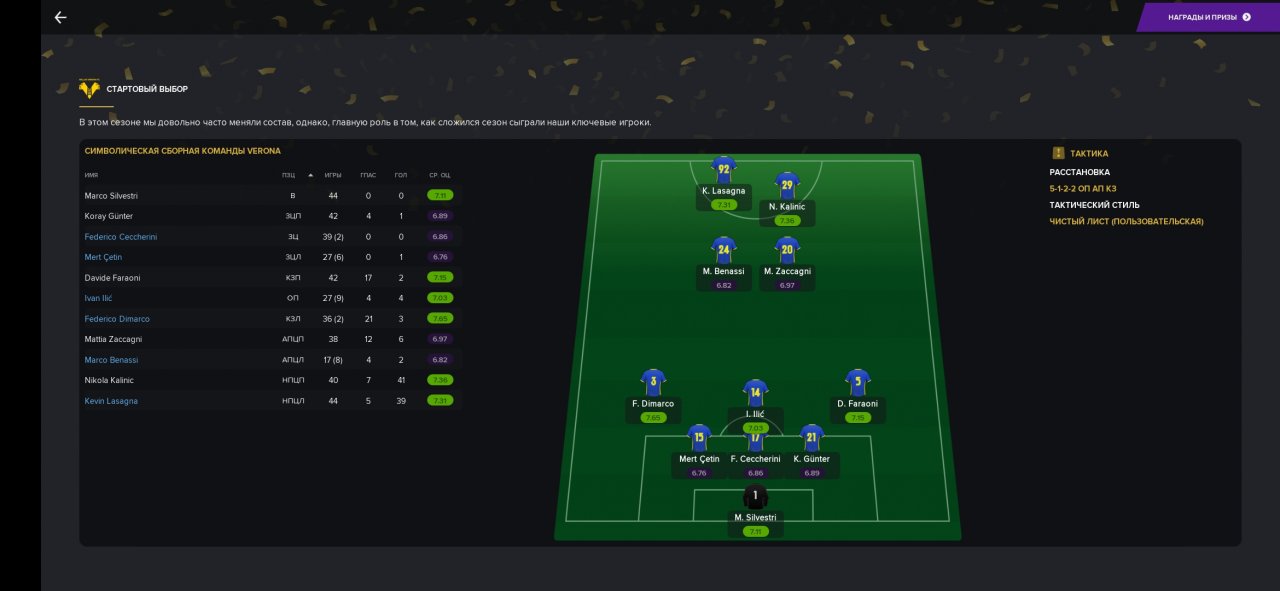This screenshot has width=1280, height=591.
Task: Select Marco Silvestri in the player list
Action: [110, 196]
